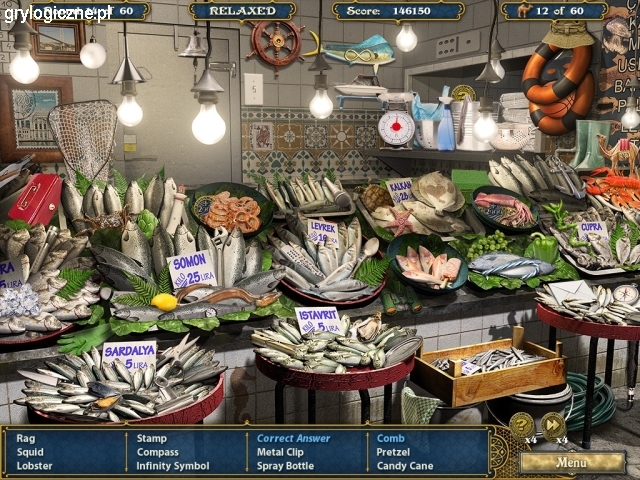Select Rag in the item list
The image size is (640, 480).
(x=26, y=438)
